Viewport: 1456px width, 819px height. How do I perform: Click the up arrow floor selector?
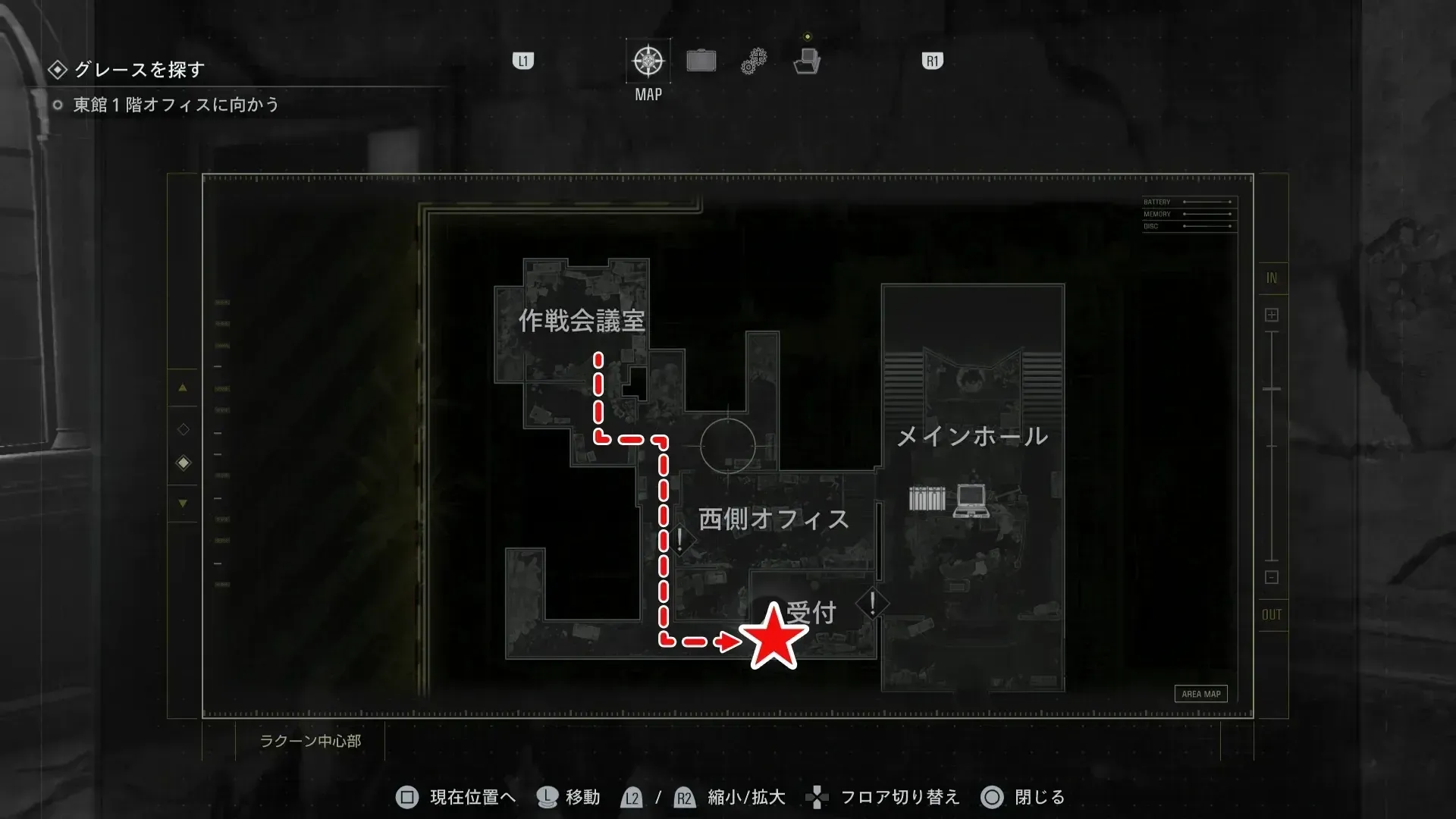coord(183,388)
